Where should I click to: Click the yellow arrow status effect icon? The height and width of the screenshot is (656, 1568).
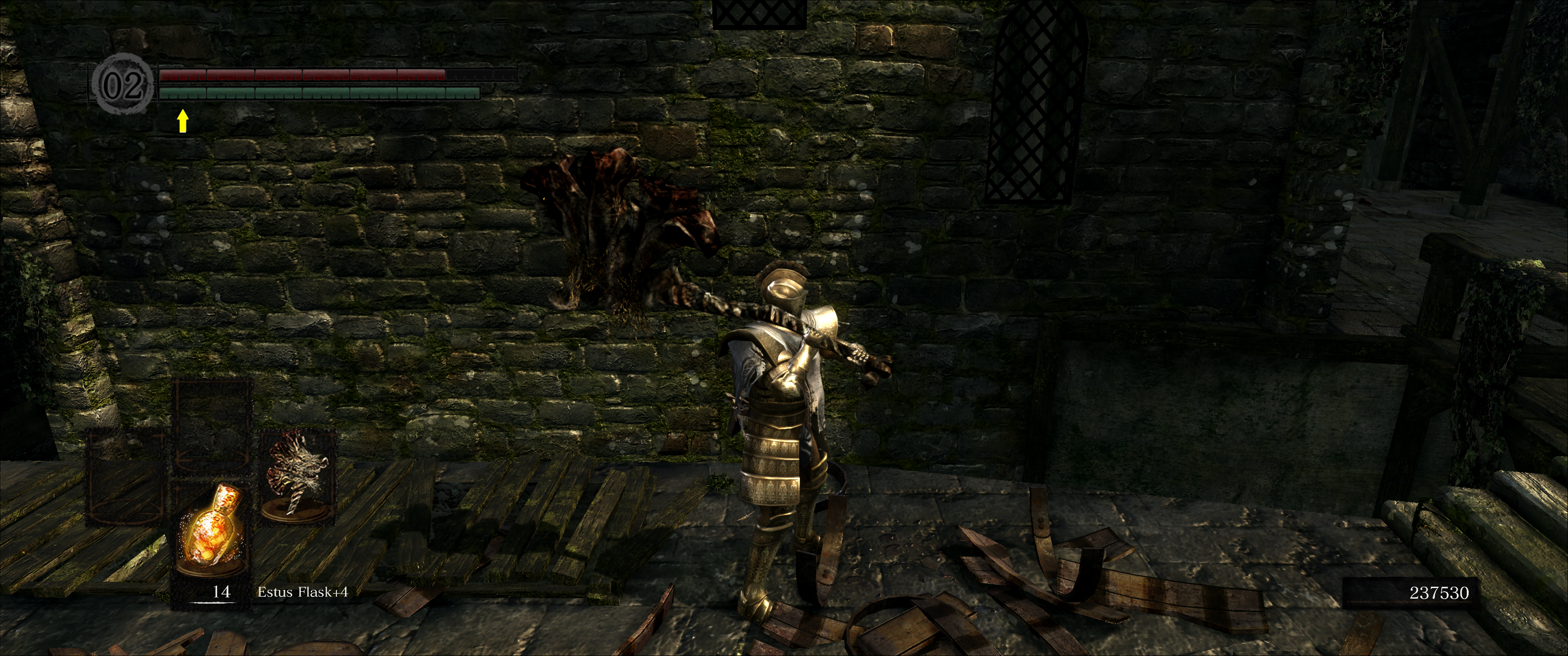pos(182,120)
